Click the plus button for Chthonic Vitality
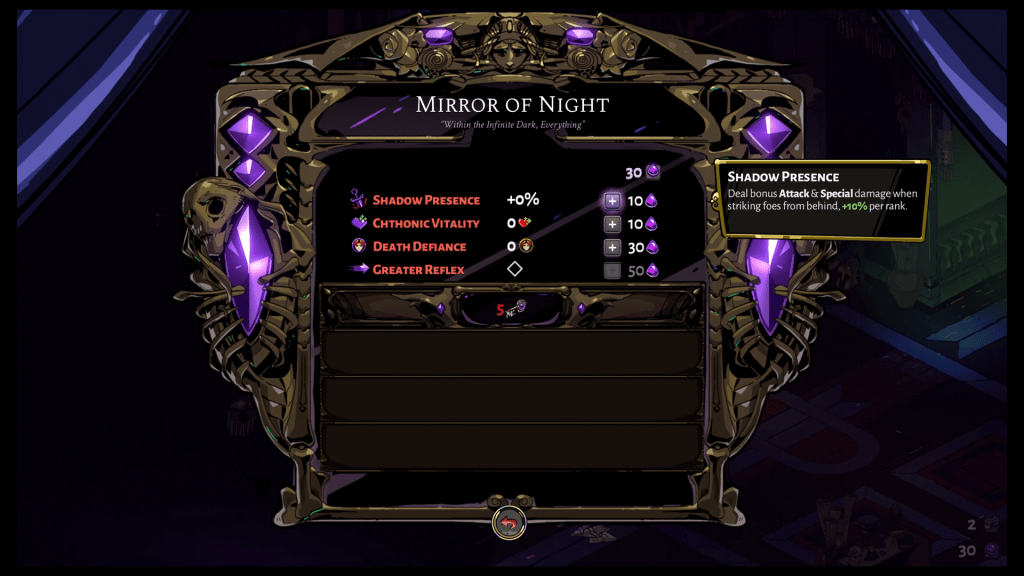 (x=612, y=224)
